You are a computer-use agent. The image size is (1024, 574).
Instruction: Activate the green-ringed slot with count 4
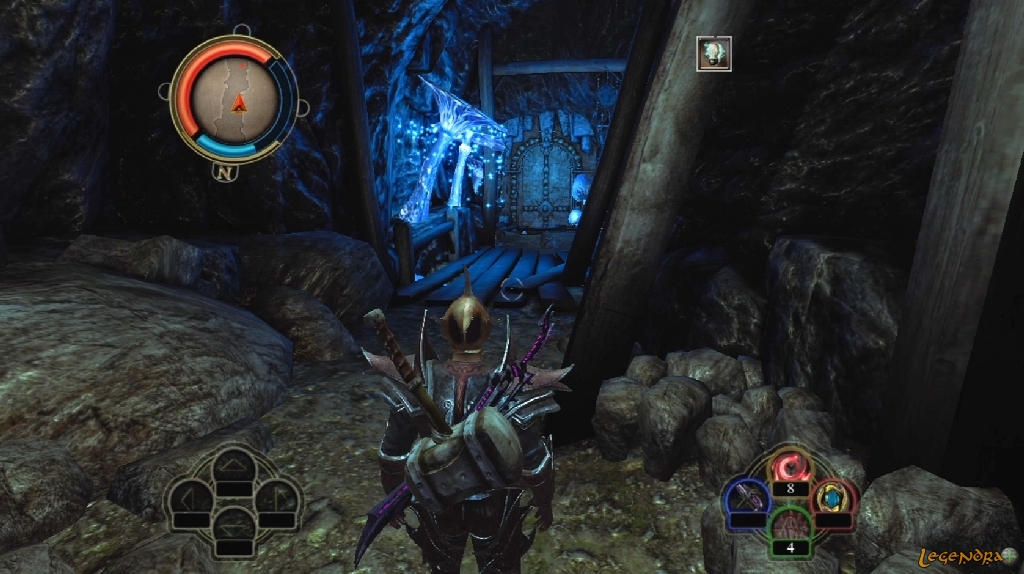tap(790, 525)
